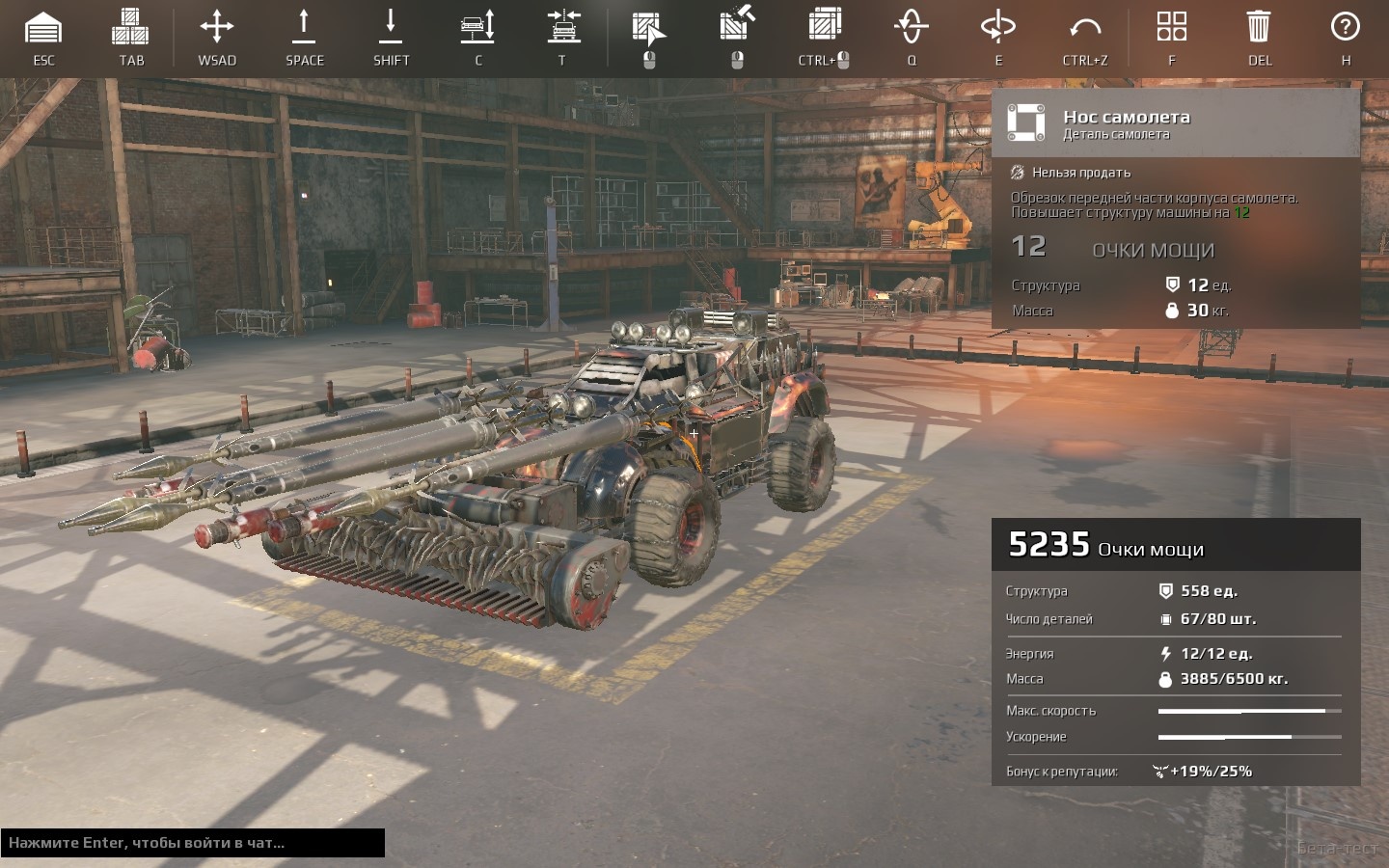Rotate part with horizontal-axis rotation icon

coord(997,27)
